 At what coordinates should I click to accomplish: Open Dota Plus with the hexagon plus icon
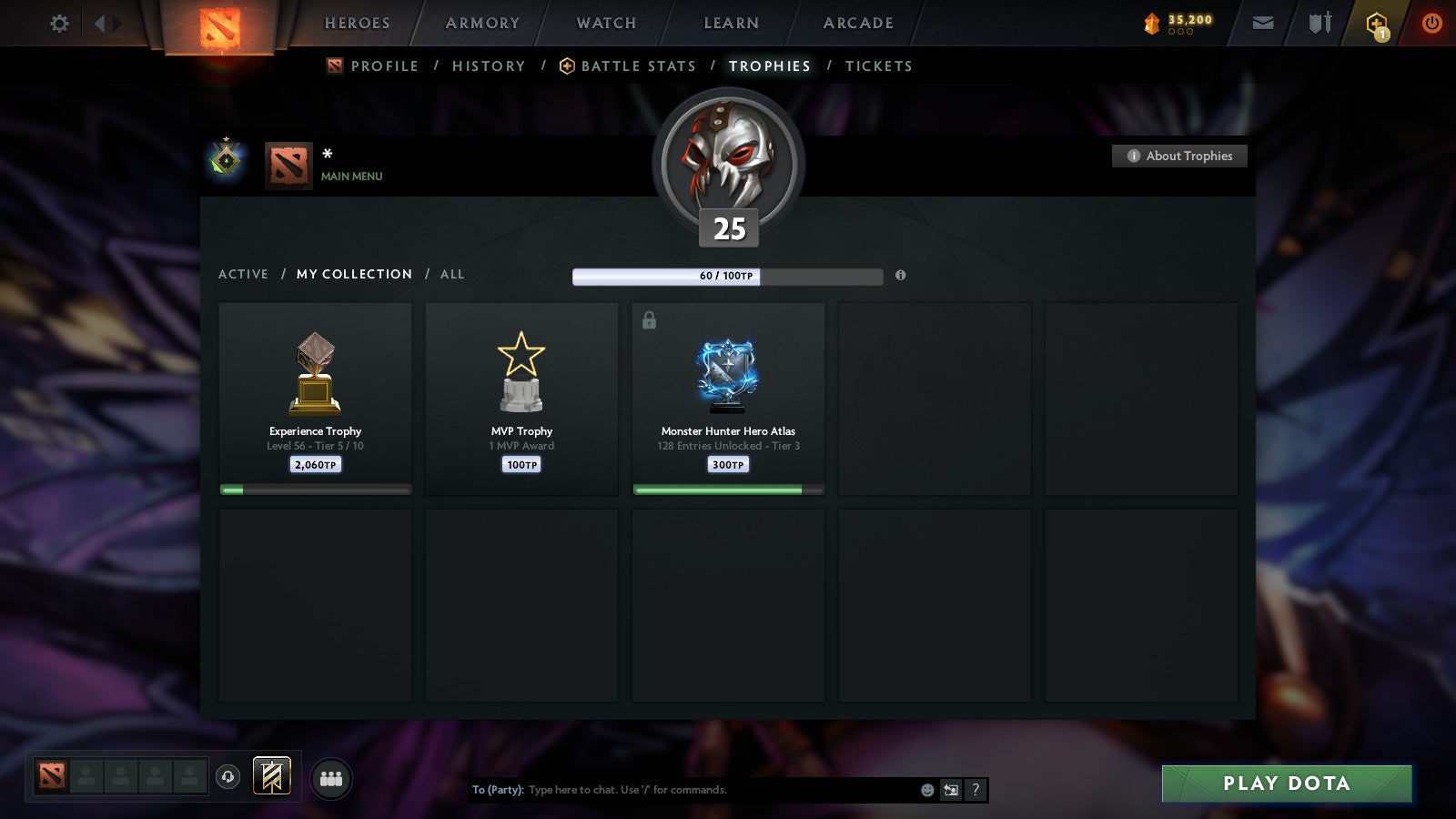(1377, 24)
